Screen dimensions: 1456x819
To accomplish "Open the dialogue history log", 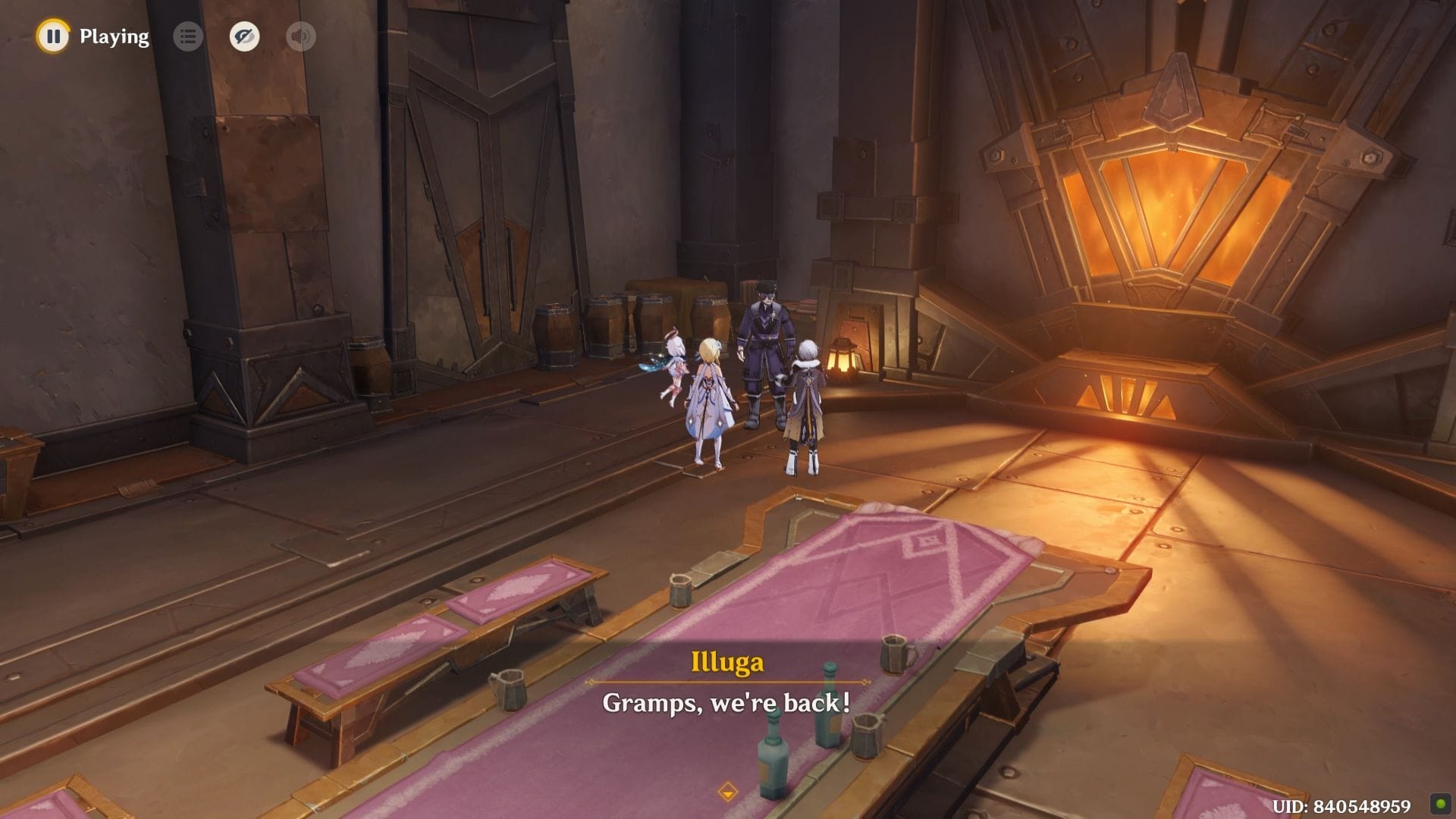I will click(188, 36).
